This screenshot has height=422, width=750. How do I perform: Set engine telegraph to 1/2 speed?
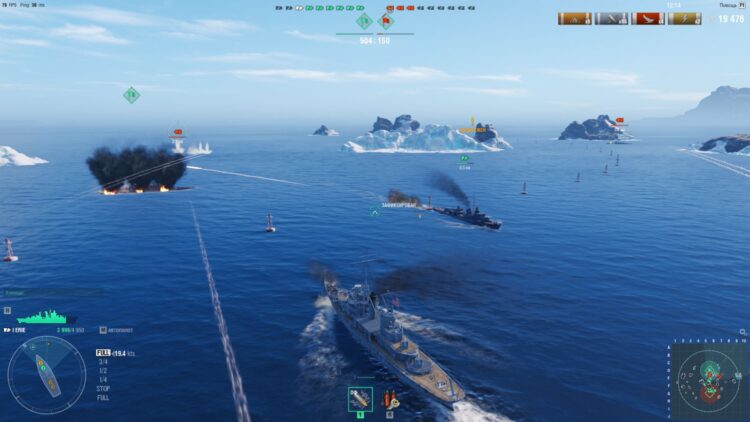pos(102,370)
